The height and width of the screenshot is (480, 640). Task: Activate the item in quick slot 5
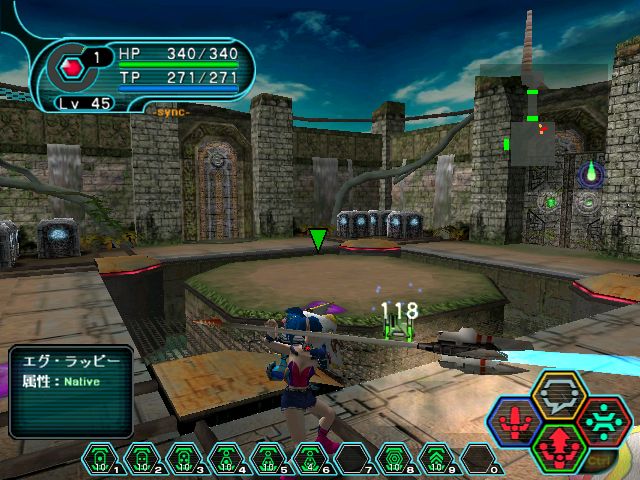point(268,459)
